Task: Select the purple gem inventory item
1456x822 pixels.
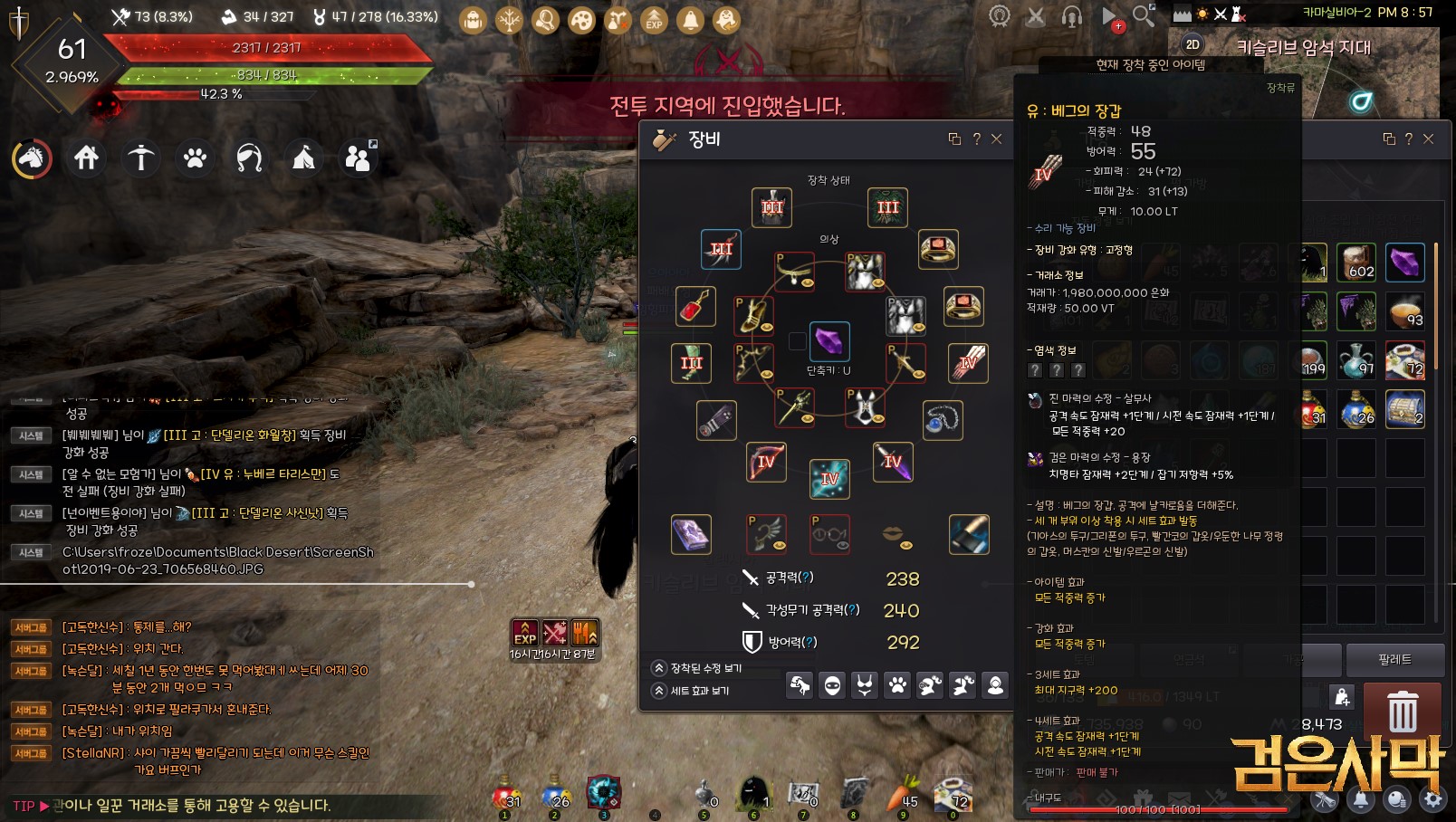Action: pyautogui.click(x=1404, y=263)
